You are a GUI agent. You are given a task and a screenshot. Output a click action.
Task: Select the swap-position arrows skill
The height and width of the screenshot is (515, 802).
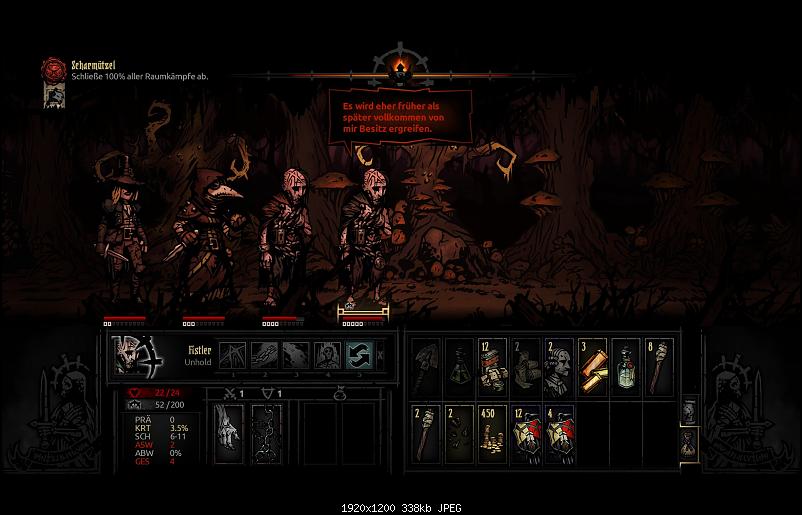tap(358, 354)
